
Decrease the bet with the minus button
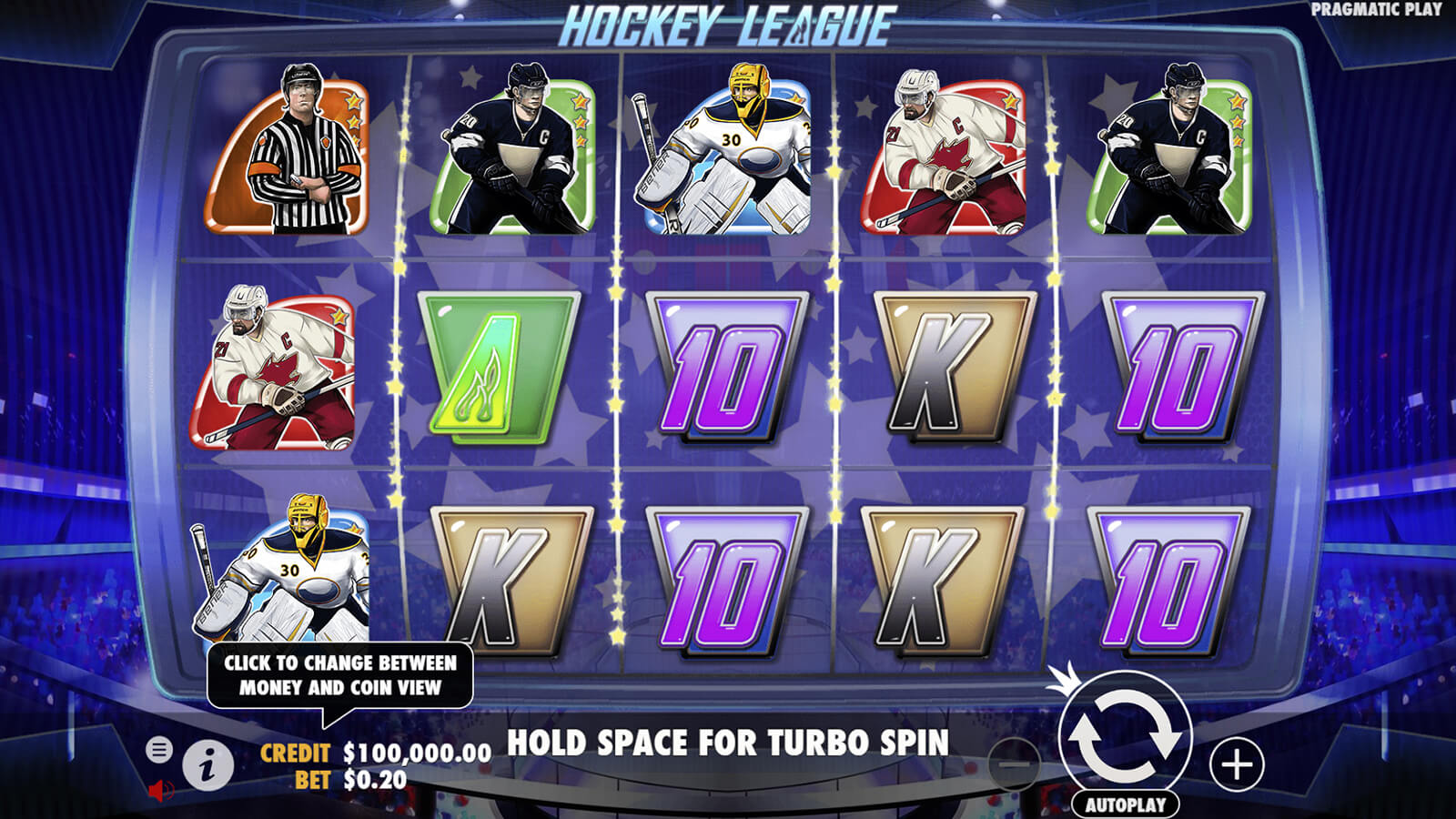coord(1013,764)
